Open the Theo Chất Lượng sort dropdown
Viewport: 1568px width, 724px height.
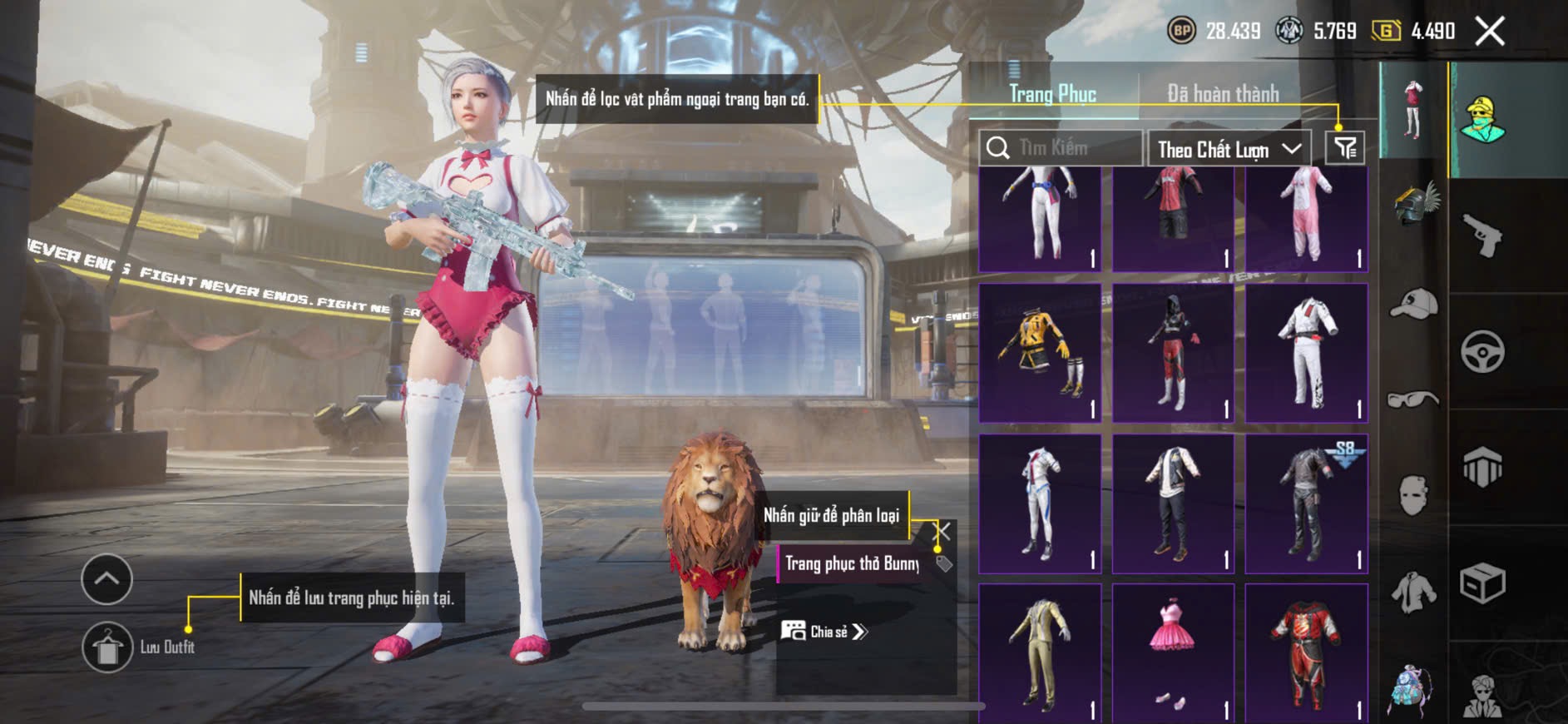click(x=1229, y=149)
